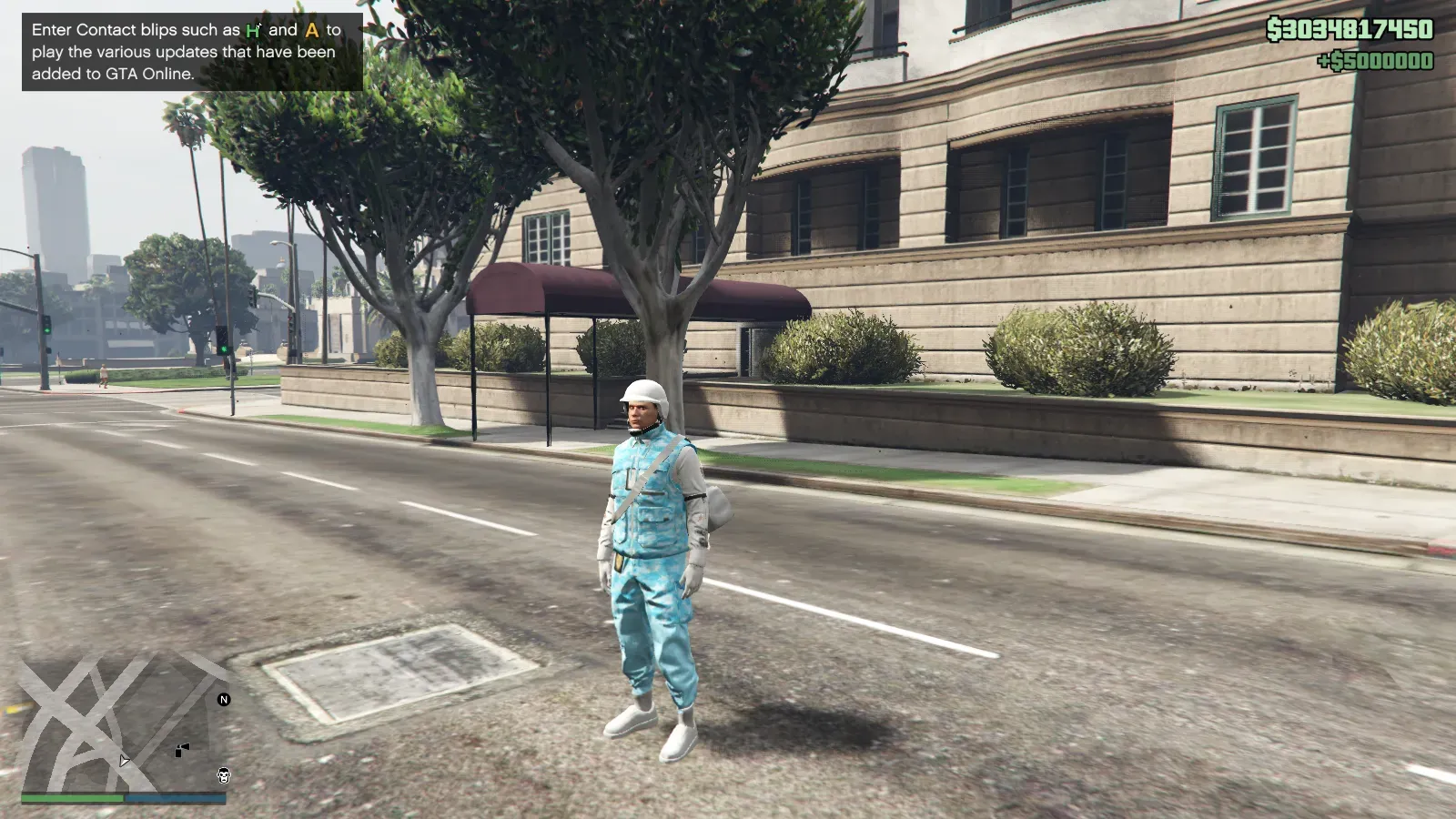
Task: Select the blue armor bar segment
Action: (173, 798)
